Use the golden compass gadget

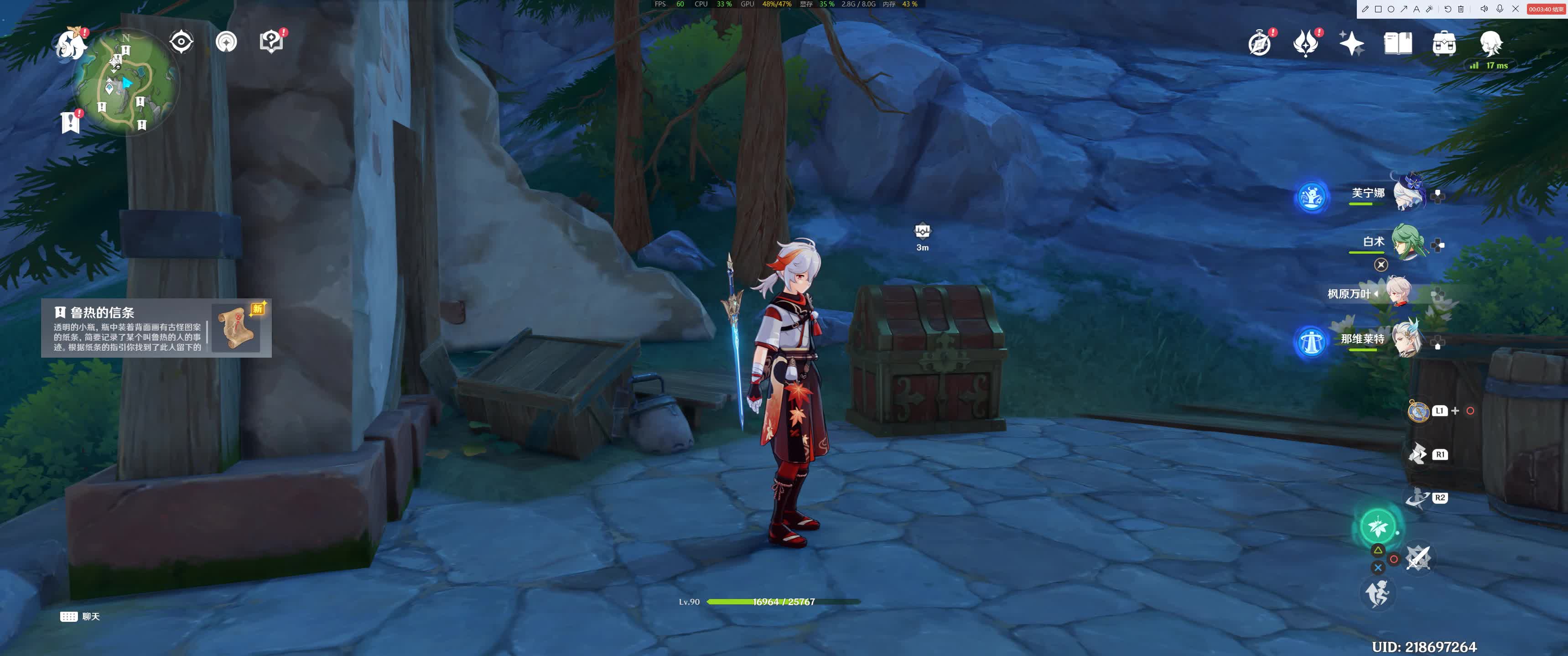click(1417, 411)
